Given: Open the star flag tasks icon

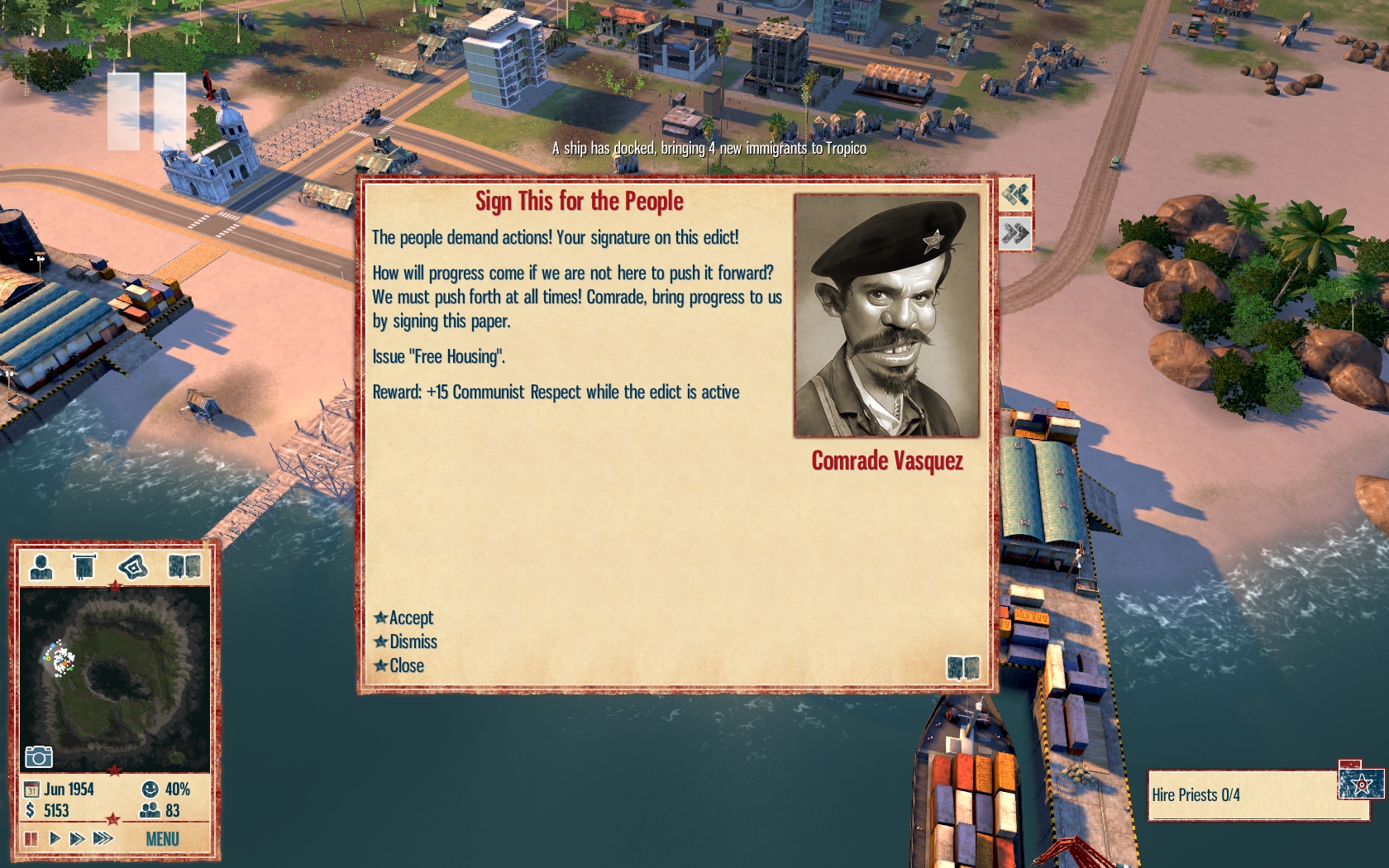Looking at the screenshot, I should [1361, 782].
